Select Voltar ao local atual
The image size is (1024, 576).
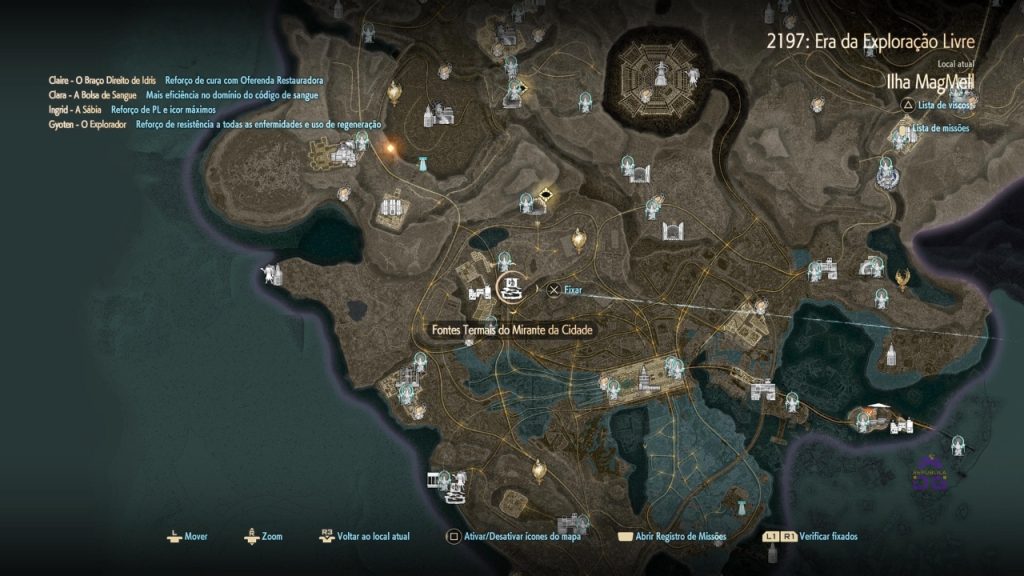tap(360, 537)
